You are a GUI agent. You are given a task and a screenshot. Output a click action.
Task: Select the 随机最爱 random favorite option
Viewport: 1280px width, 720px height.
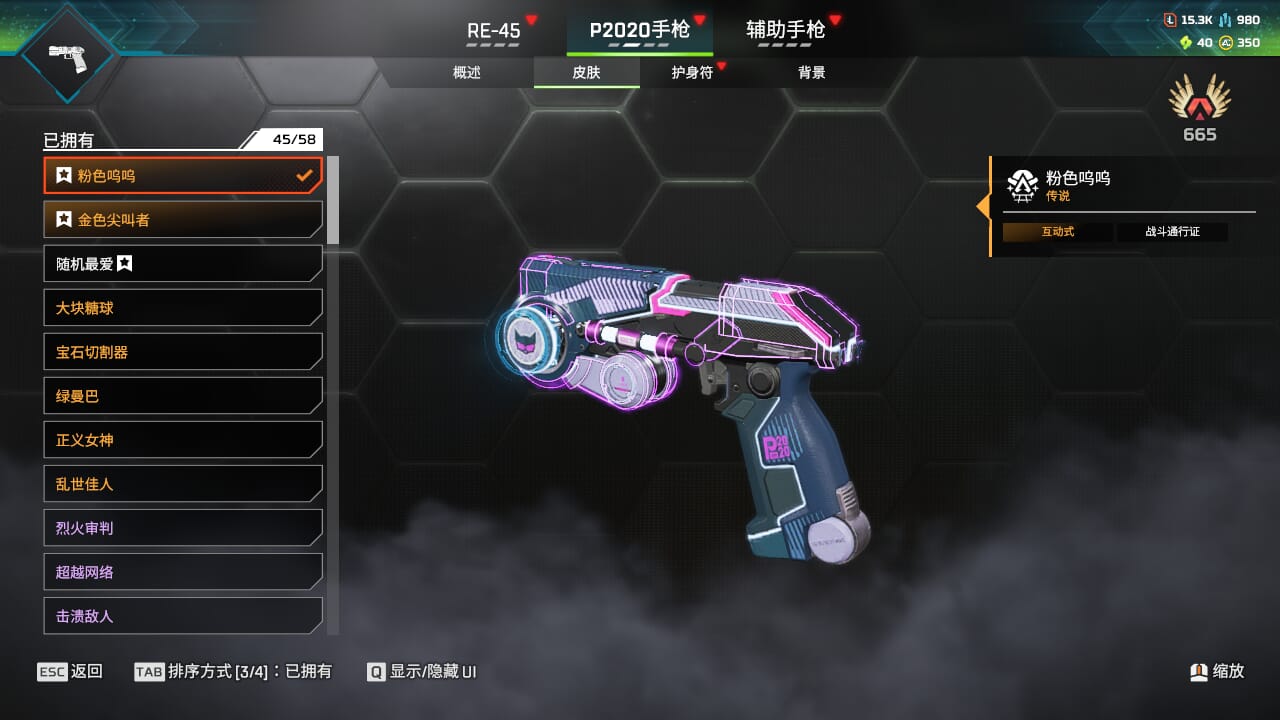tap(183, 264)
